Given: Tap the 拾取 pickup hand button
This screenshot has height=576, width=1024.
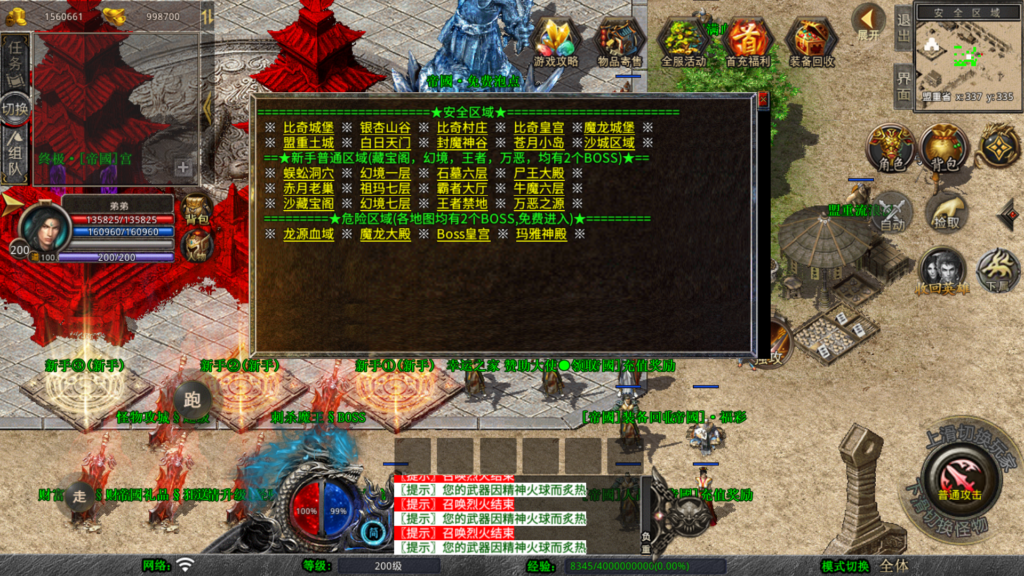Looking at the screenshot, I should [x=944, y=211].
